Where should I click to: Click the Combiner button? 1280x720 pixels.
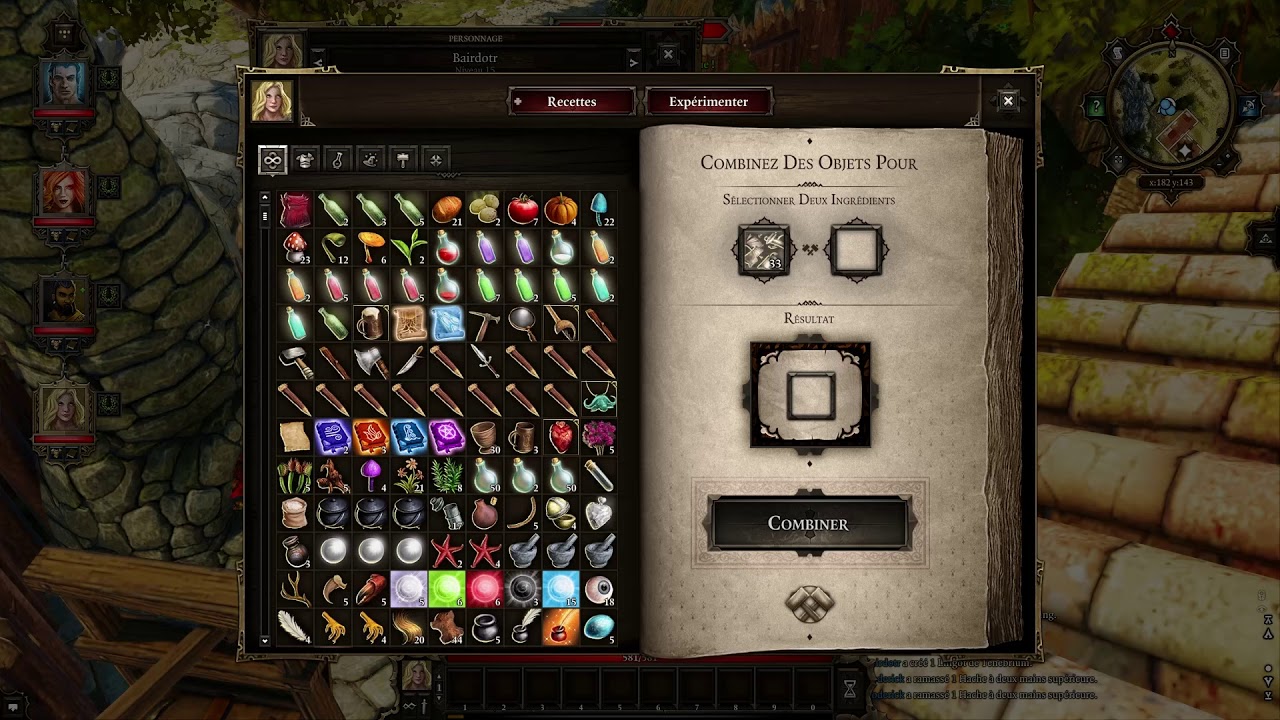click(x=808, y=524)
